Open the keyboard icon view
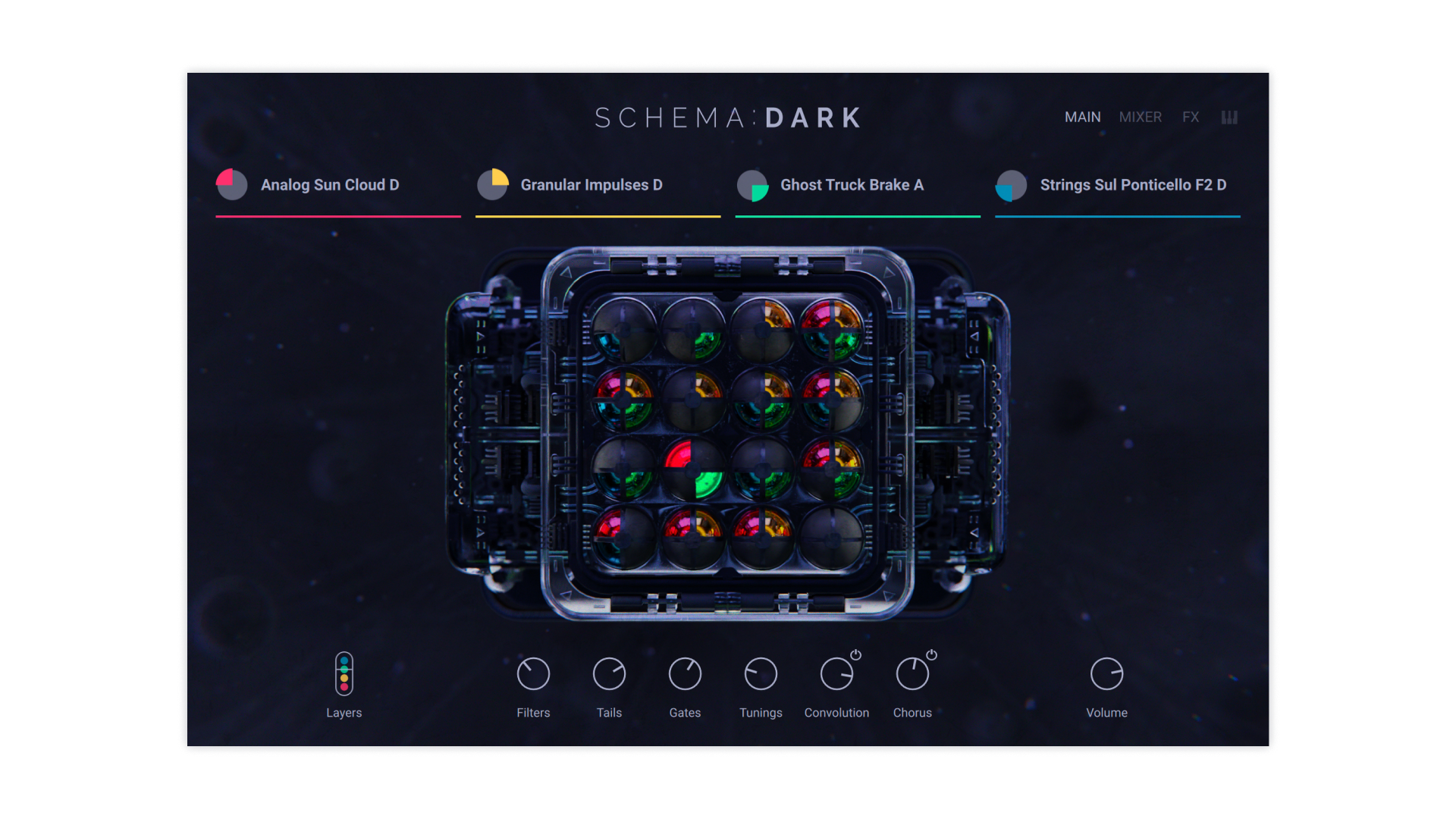1456x819 pixels. pyautogui.click(x=1229, y=118)
